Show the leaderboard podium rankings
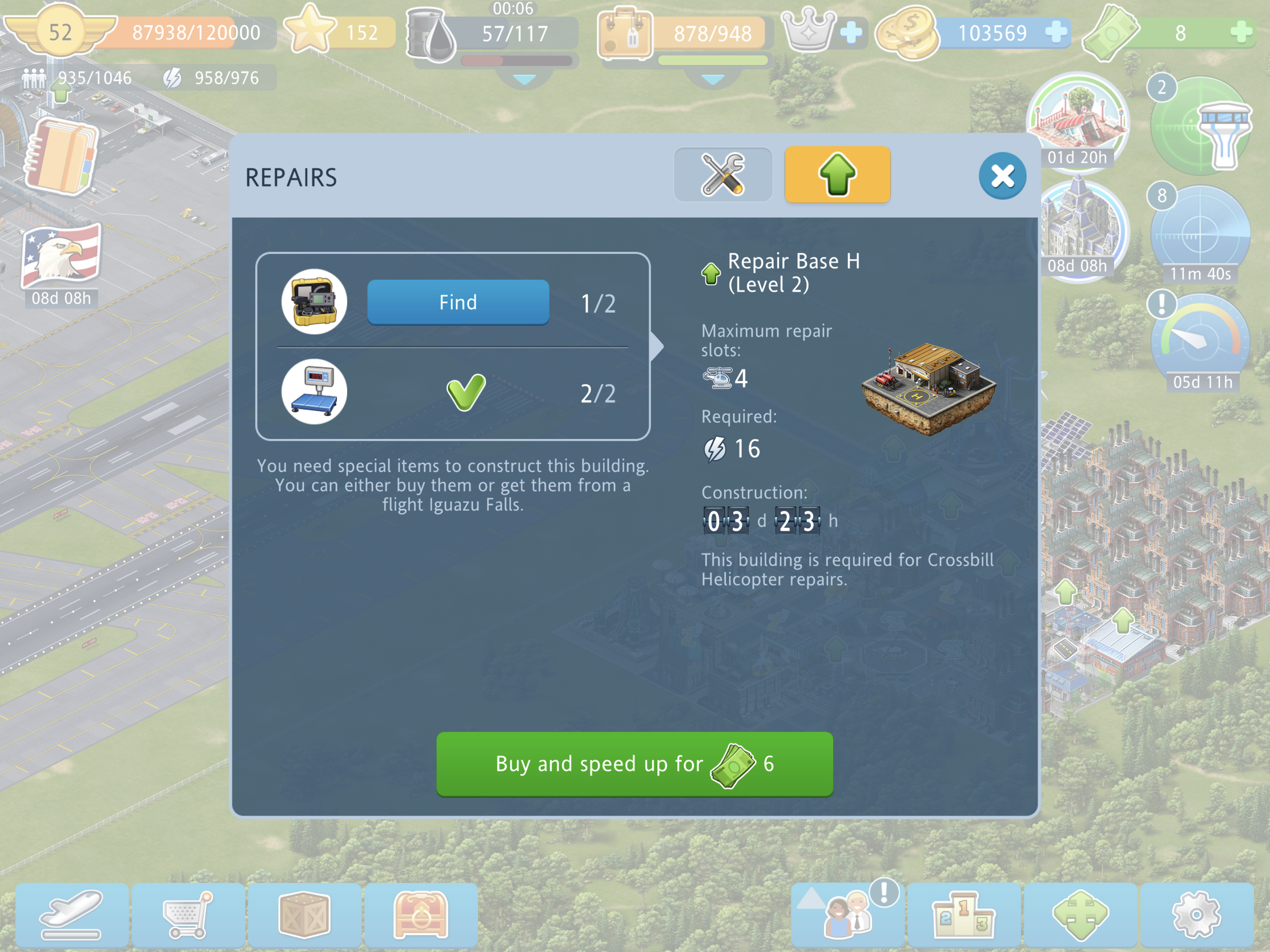 point(963,915)
